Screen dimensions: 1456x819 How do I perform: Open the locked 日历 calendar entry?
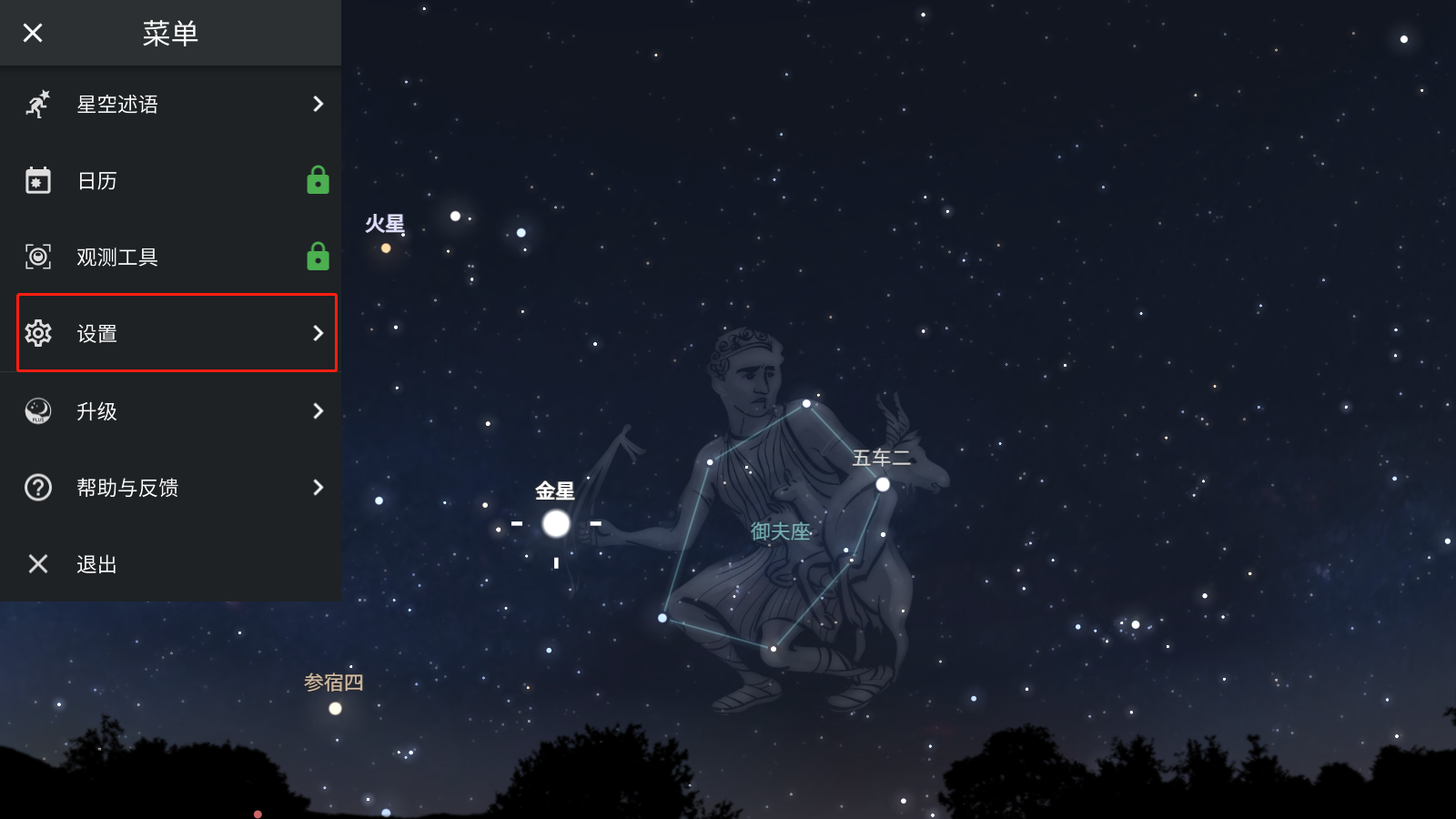pyautogui.click(x=173, y=181)
